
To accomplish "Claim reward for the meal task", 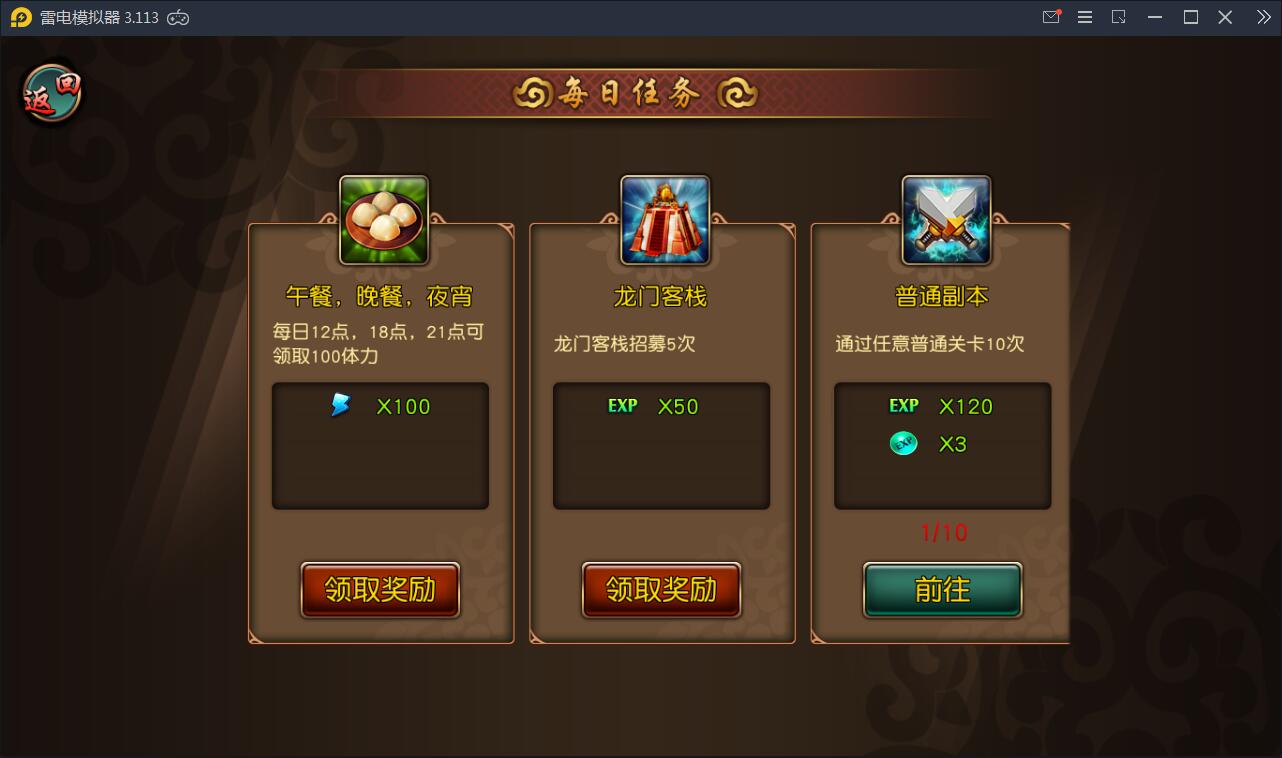I will (x=380, y=590).
